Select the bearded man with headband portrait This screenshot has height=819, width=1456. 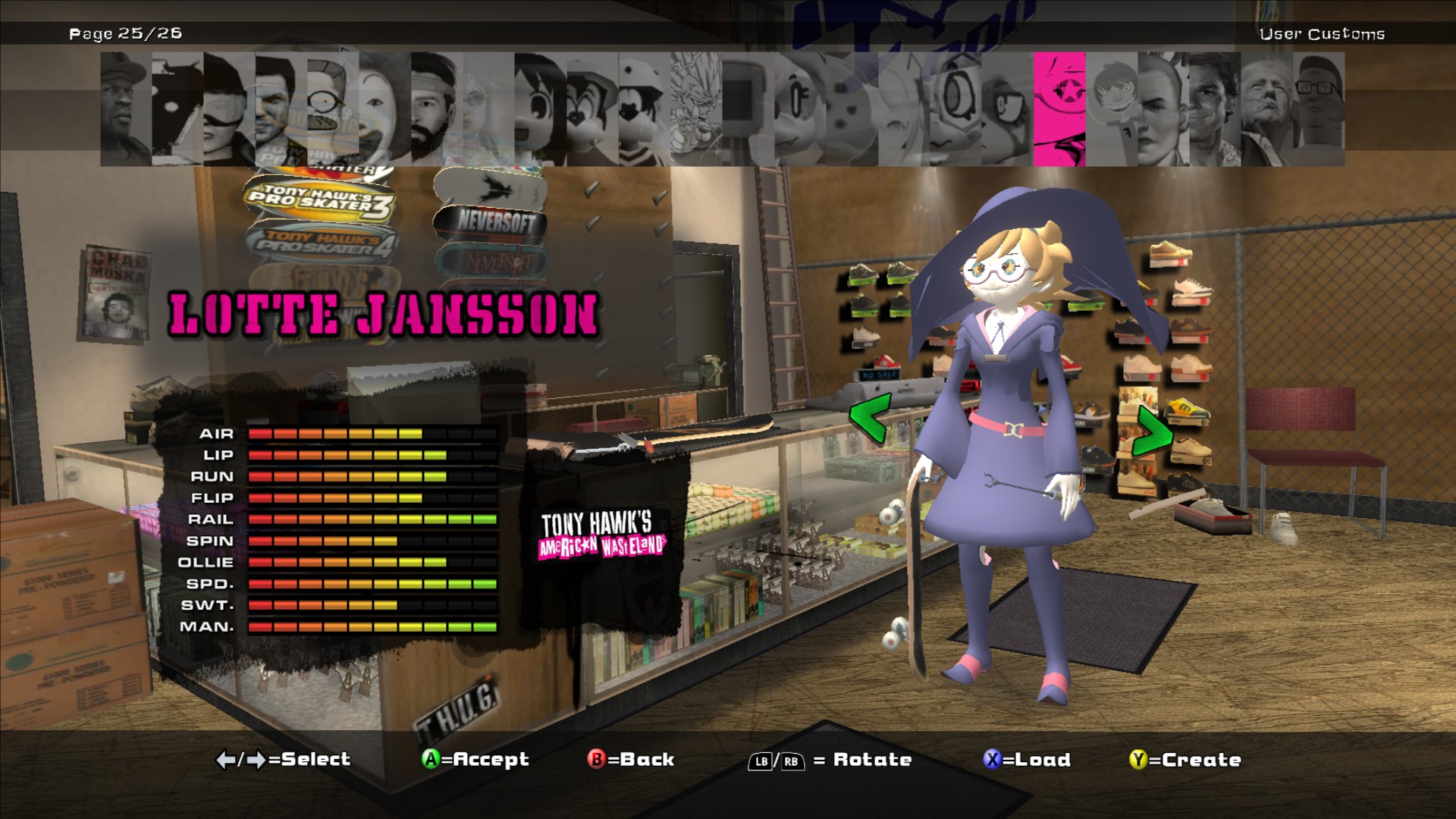(x=435, y=109)
